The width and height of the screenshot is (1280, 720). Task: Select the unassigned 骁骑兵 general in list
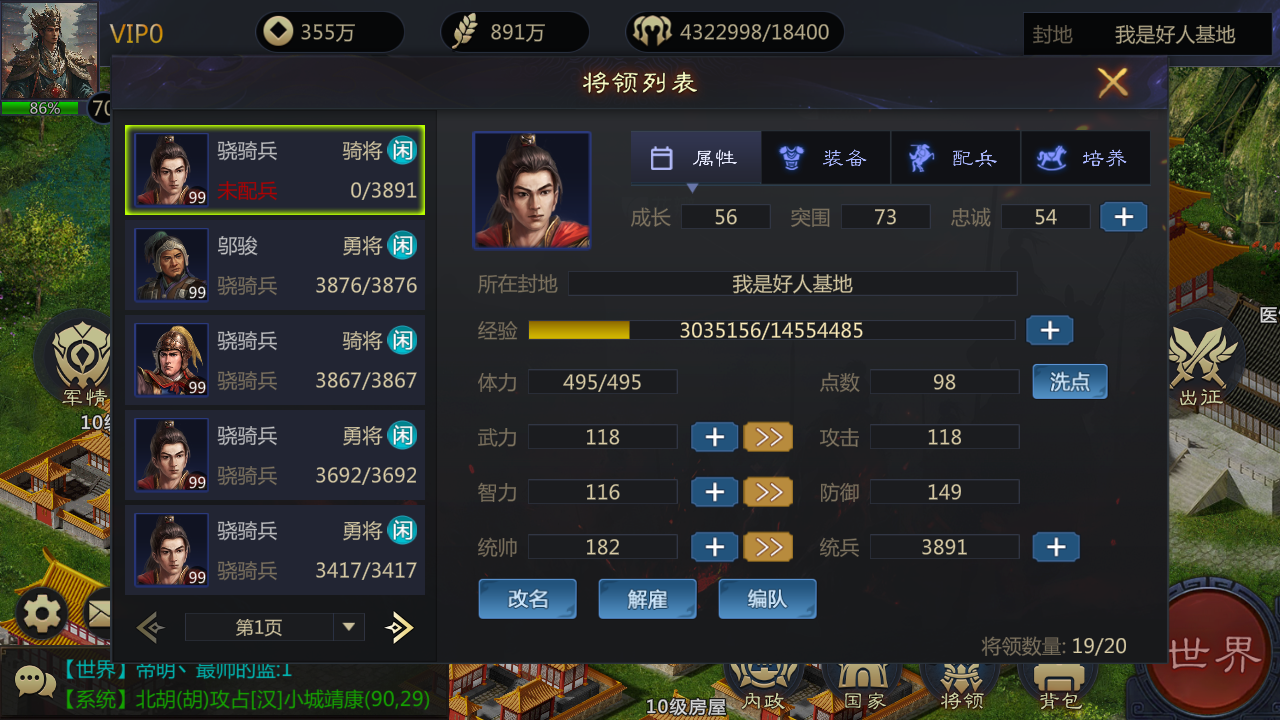tap(275, 168)
